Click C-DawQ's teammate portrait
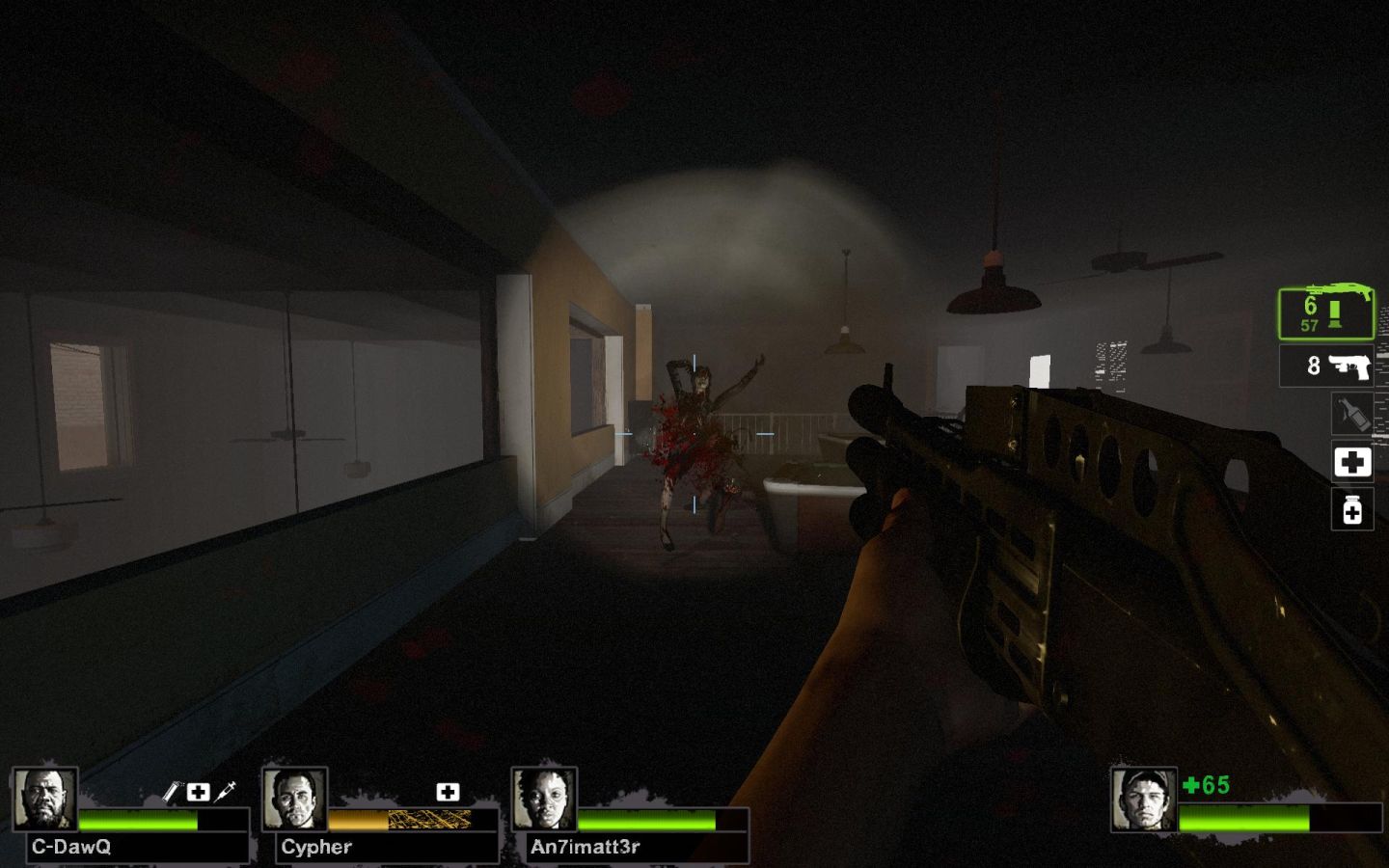 point(44,800)
